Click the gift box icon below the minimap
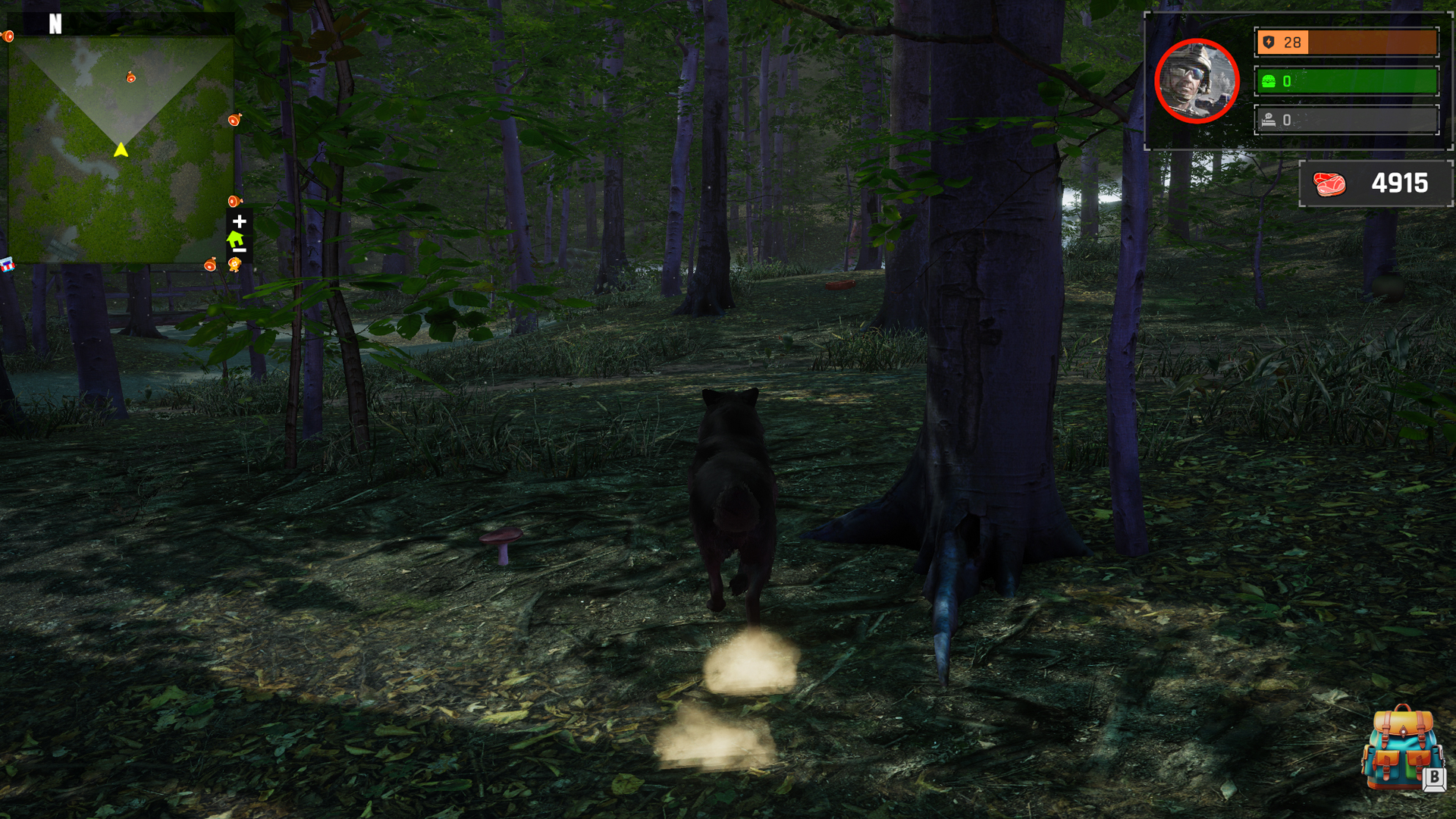Screen dimensions: 1456x819 (8, 265)
